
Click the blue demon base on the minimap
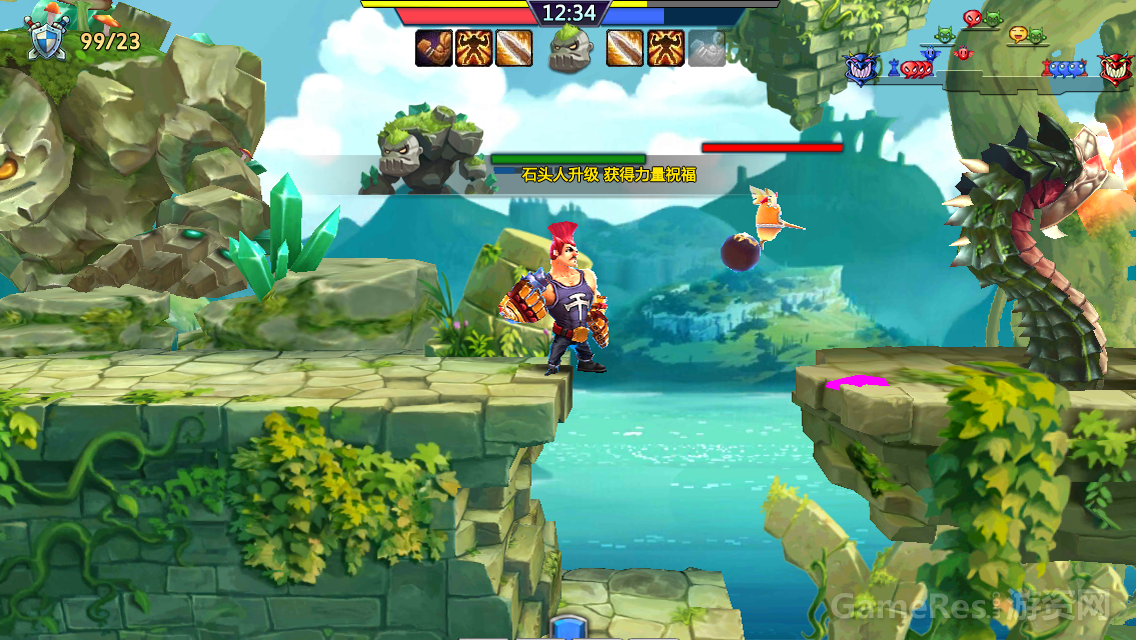[861, 69]
